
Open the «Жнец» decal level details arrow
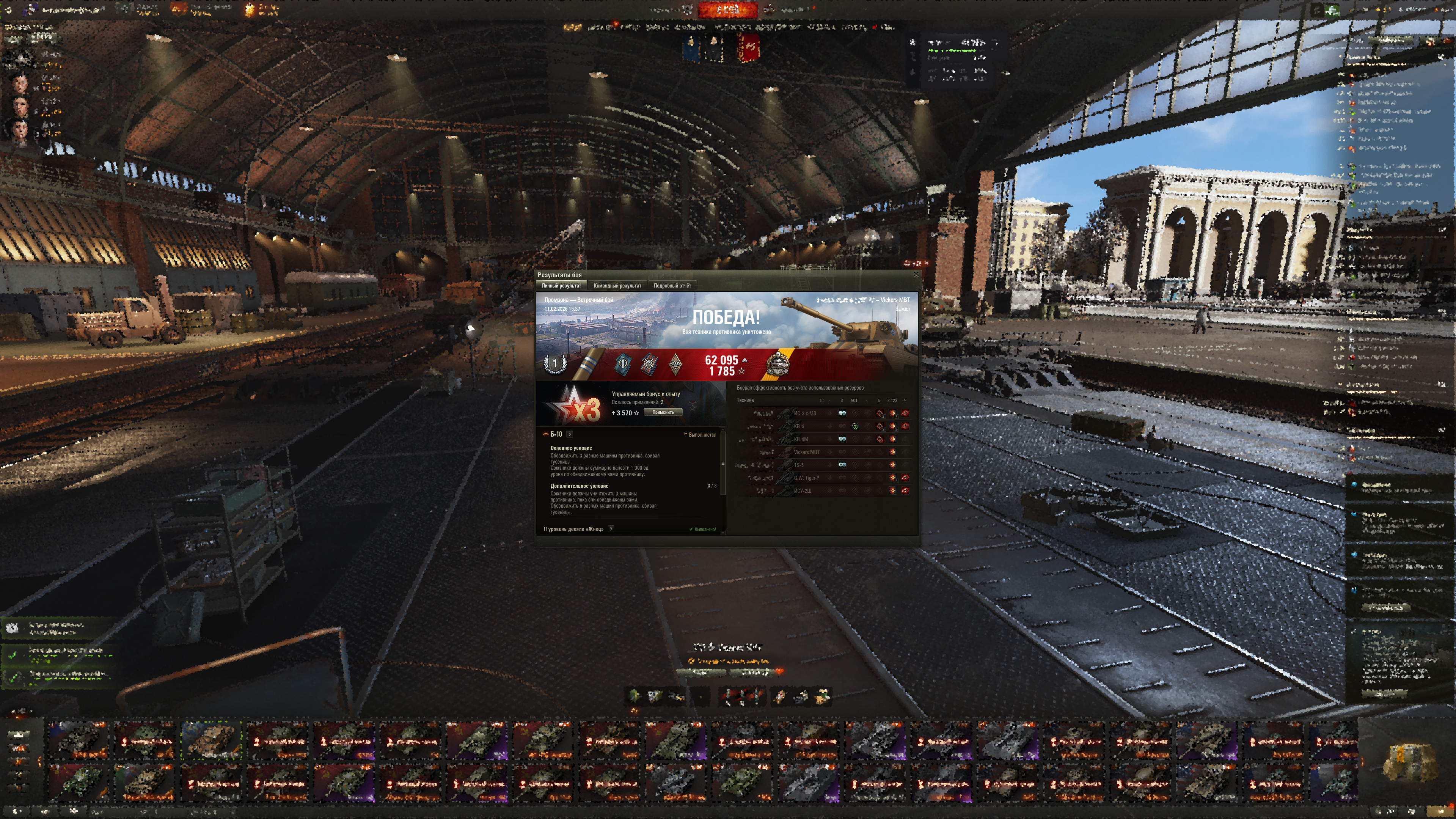click(x=611, y=529)
